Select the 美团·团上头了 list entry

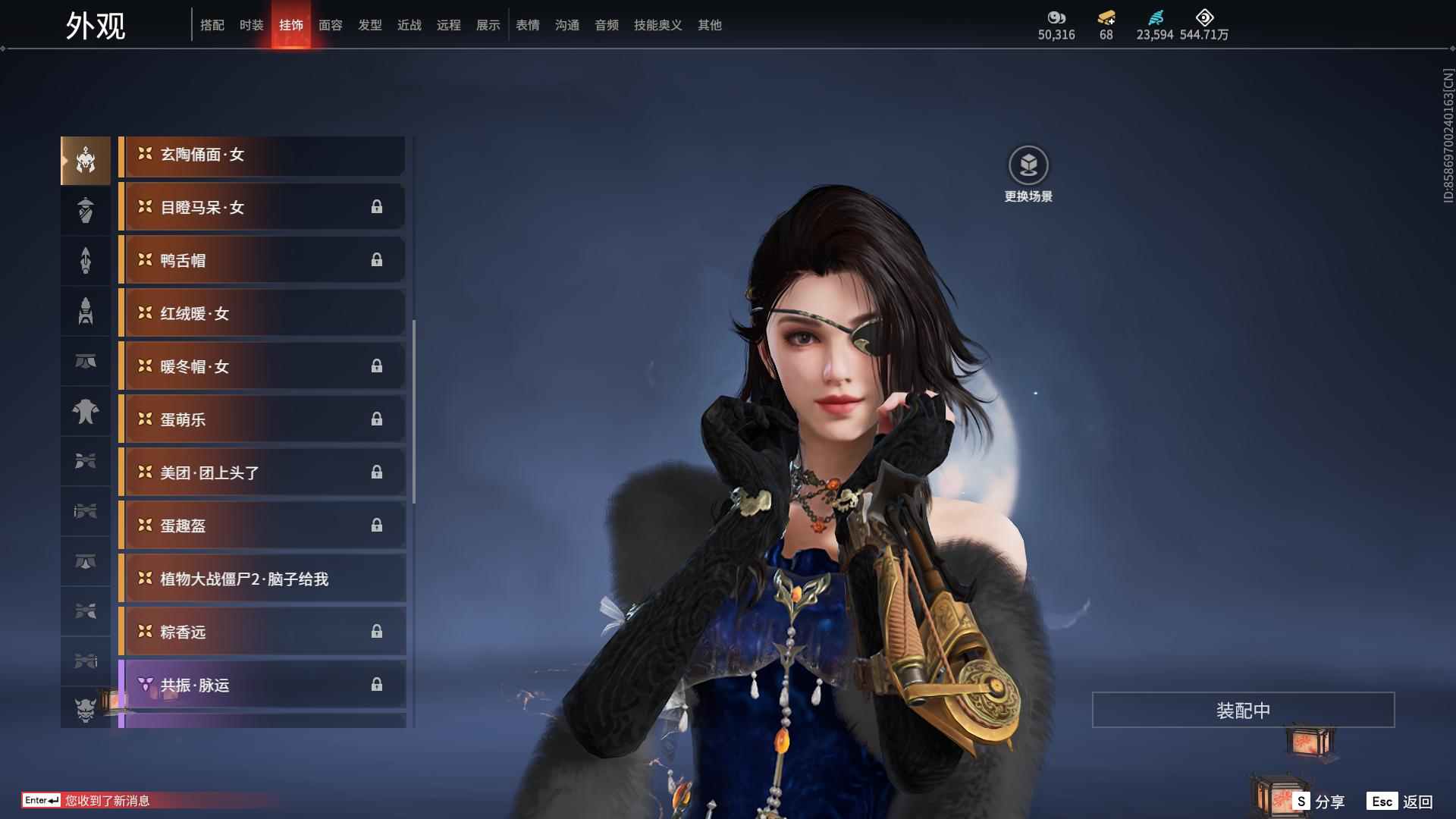[x=262, y=473]
